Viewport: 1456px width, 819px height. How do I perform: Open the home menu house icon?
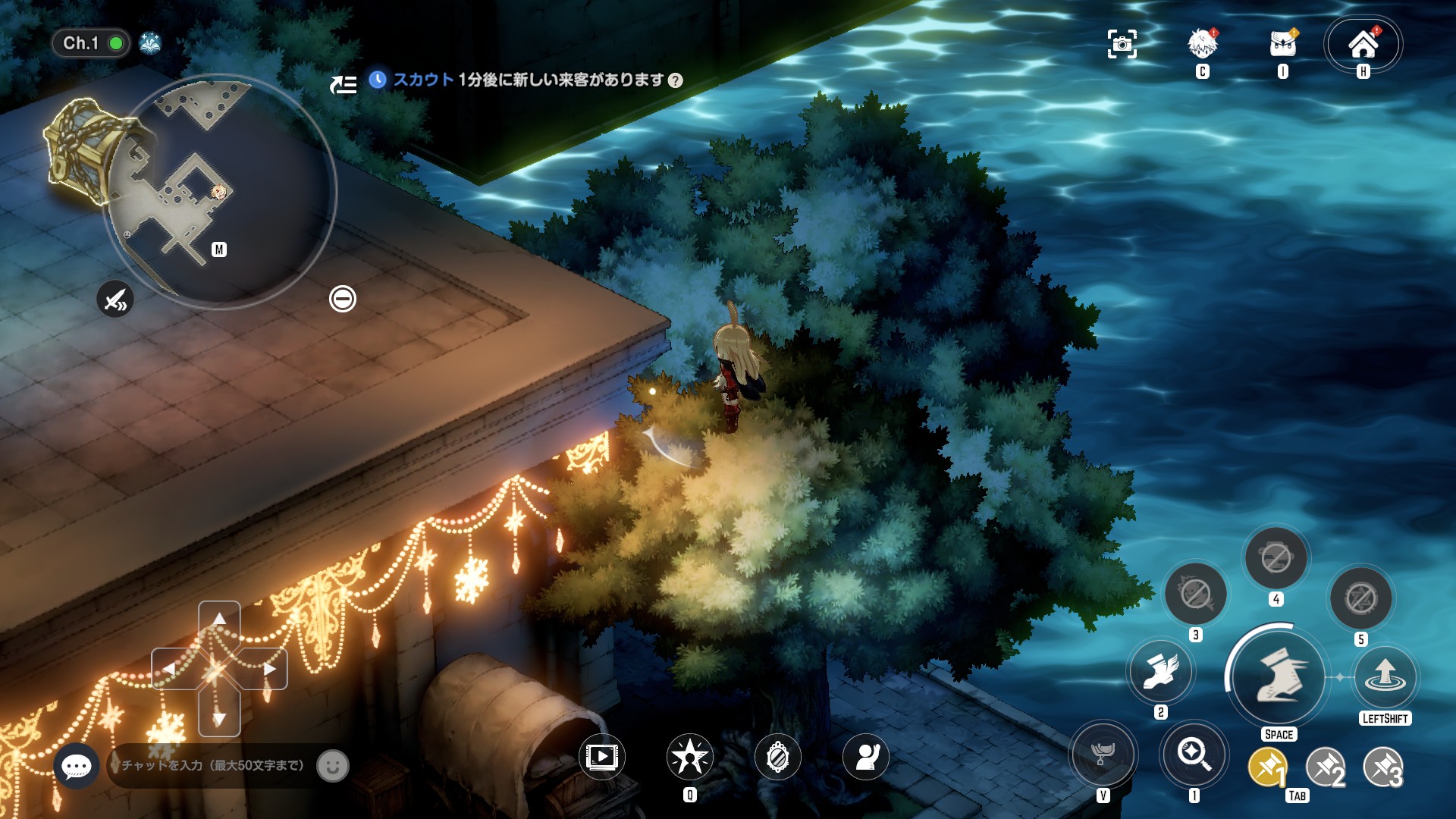(x=1363, y=45)
